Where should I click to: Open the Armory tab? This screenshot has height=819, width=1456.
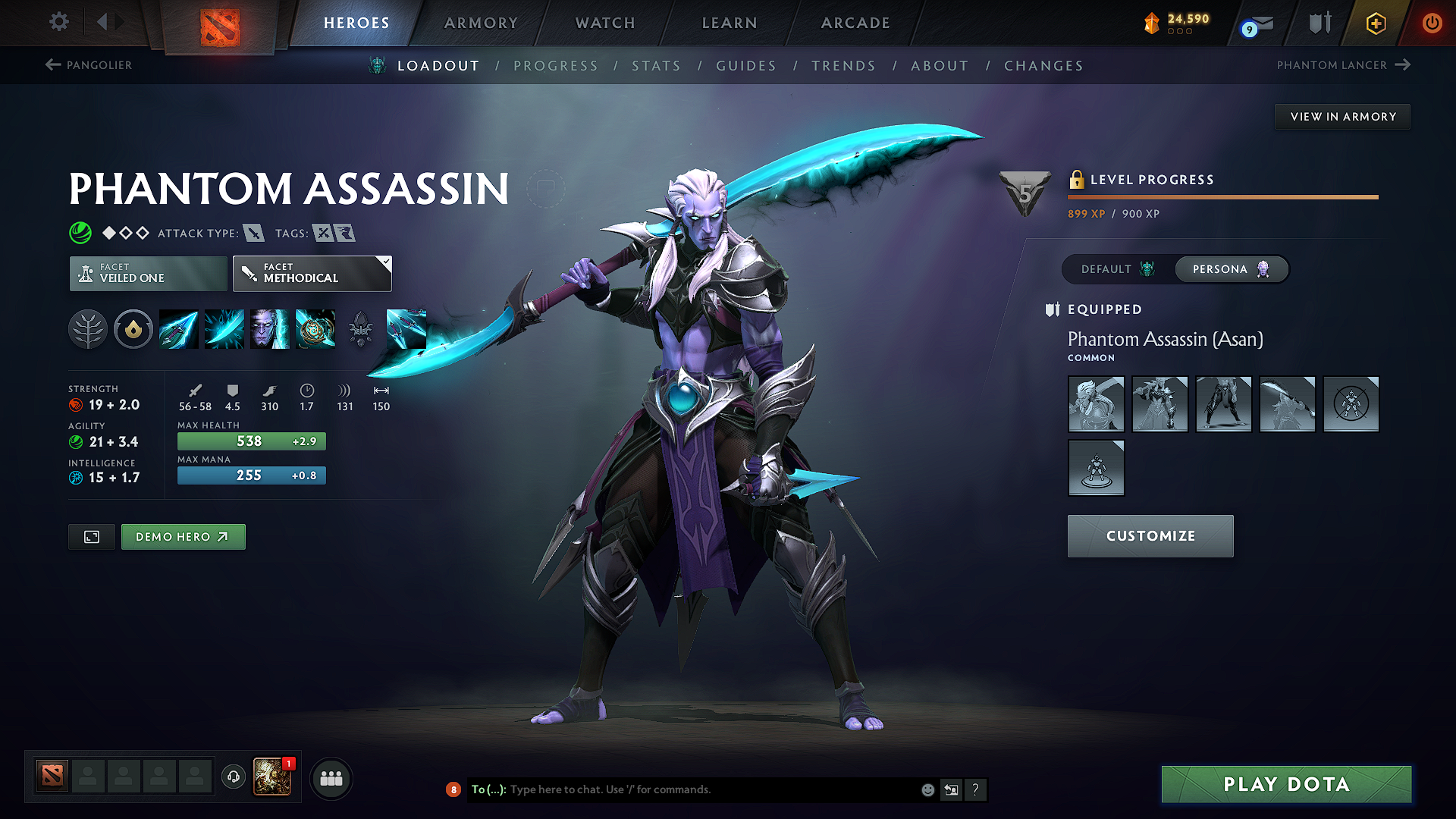click(x=481, y=23)
